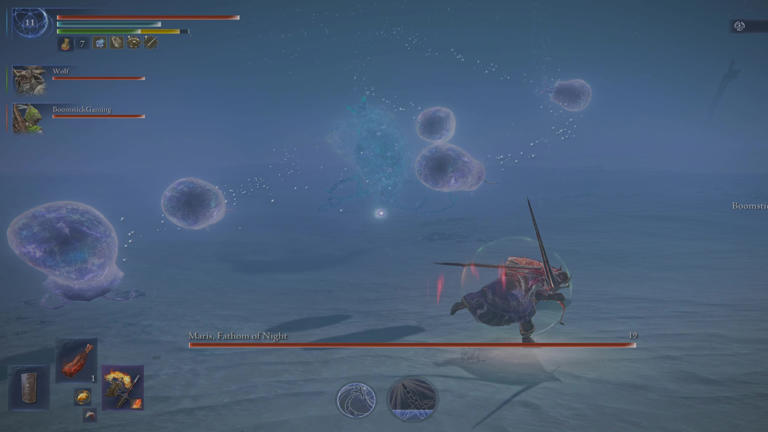Click the icon badge in the top-right corner
The height and width of the screenshot is (432, 768).
[x=741, y=26]
